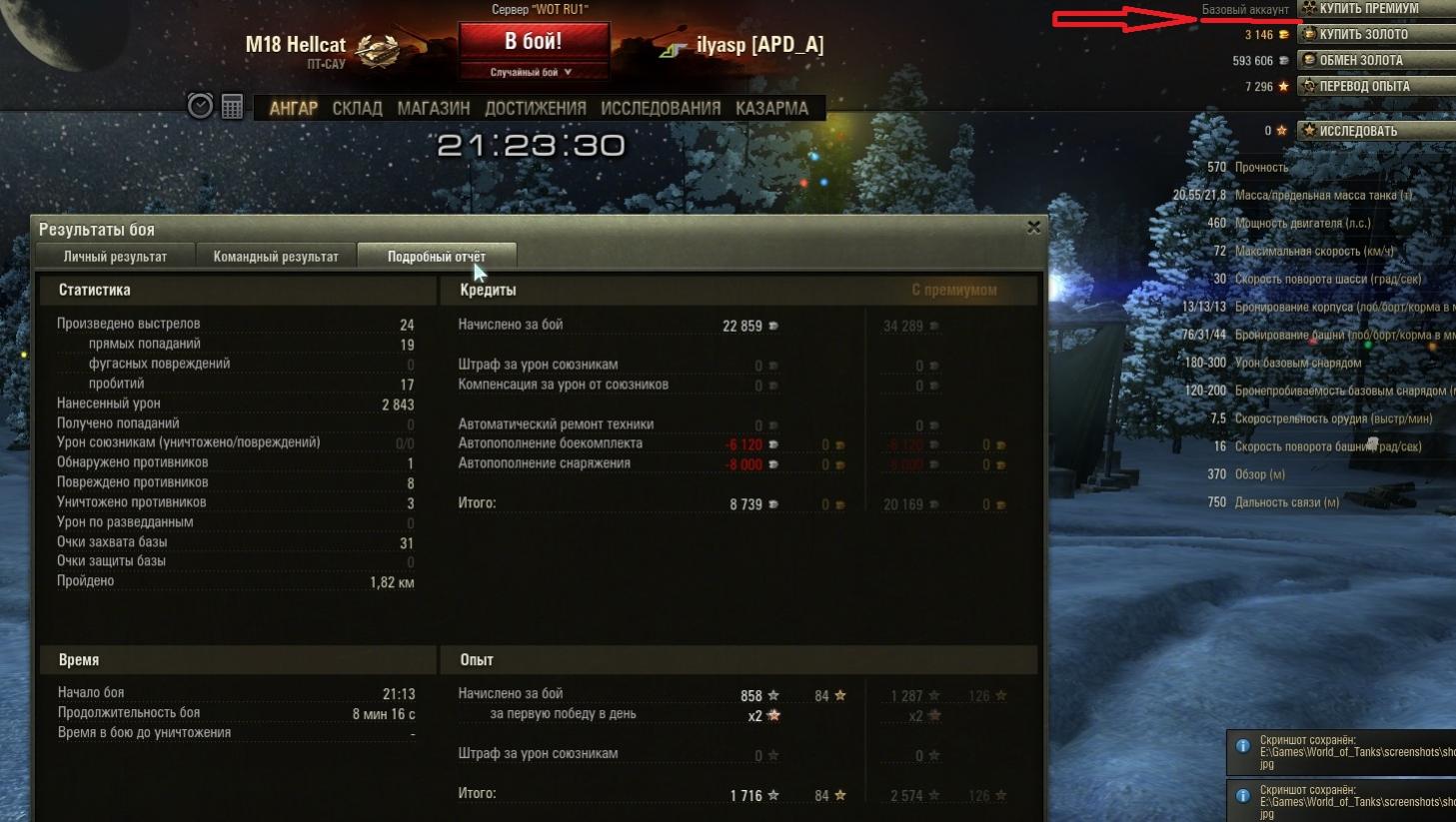The width and height of the screenshot is (1456, 822).
Task: Start battle with the В бой! button
Action: (x=534, y=42)
